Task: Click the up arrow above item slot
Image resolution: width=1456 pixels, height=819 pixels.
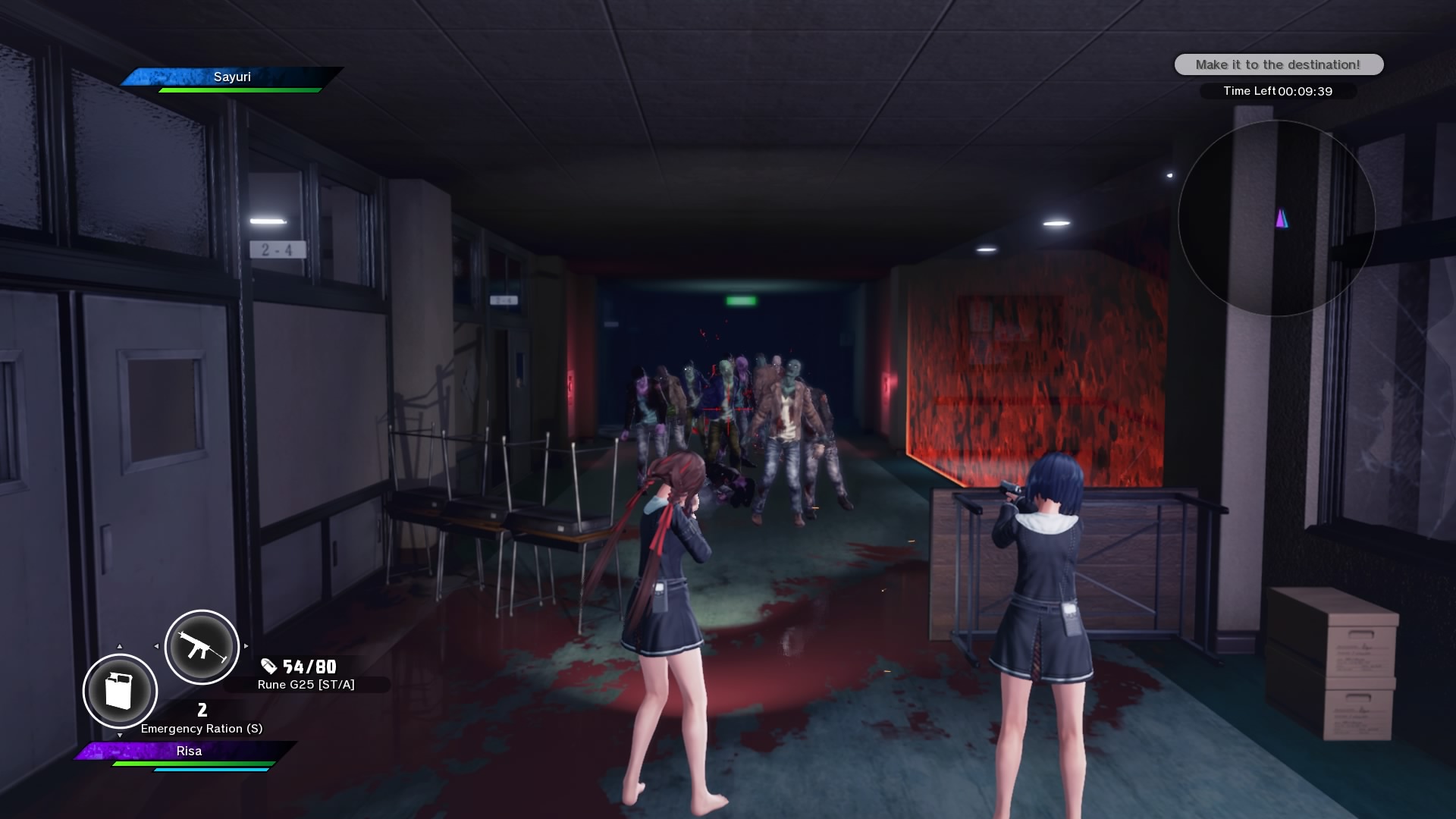Action: [119, 647]
